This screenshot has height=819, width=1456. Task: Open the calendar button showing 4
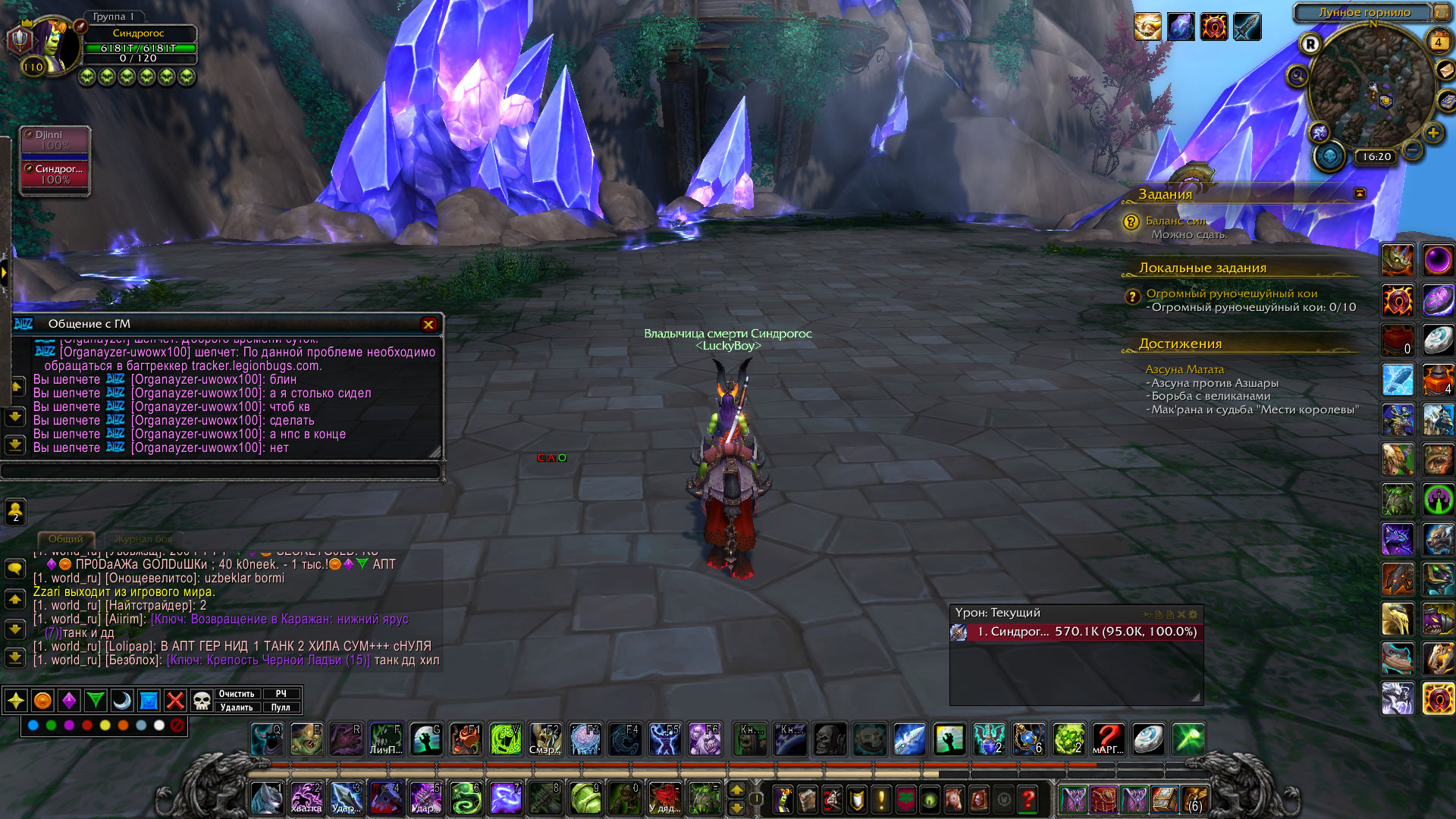click(1438, 42)
